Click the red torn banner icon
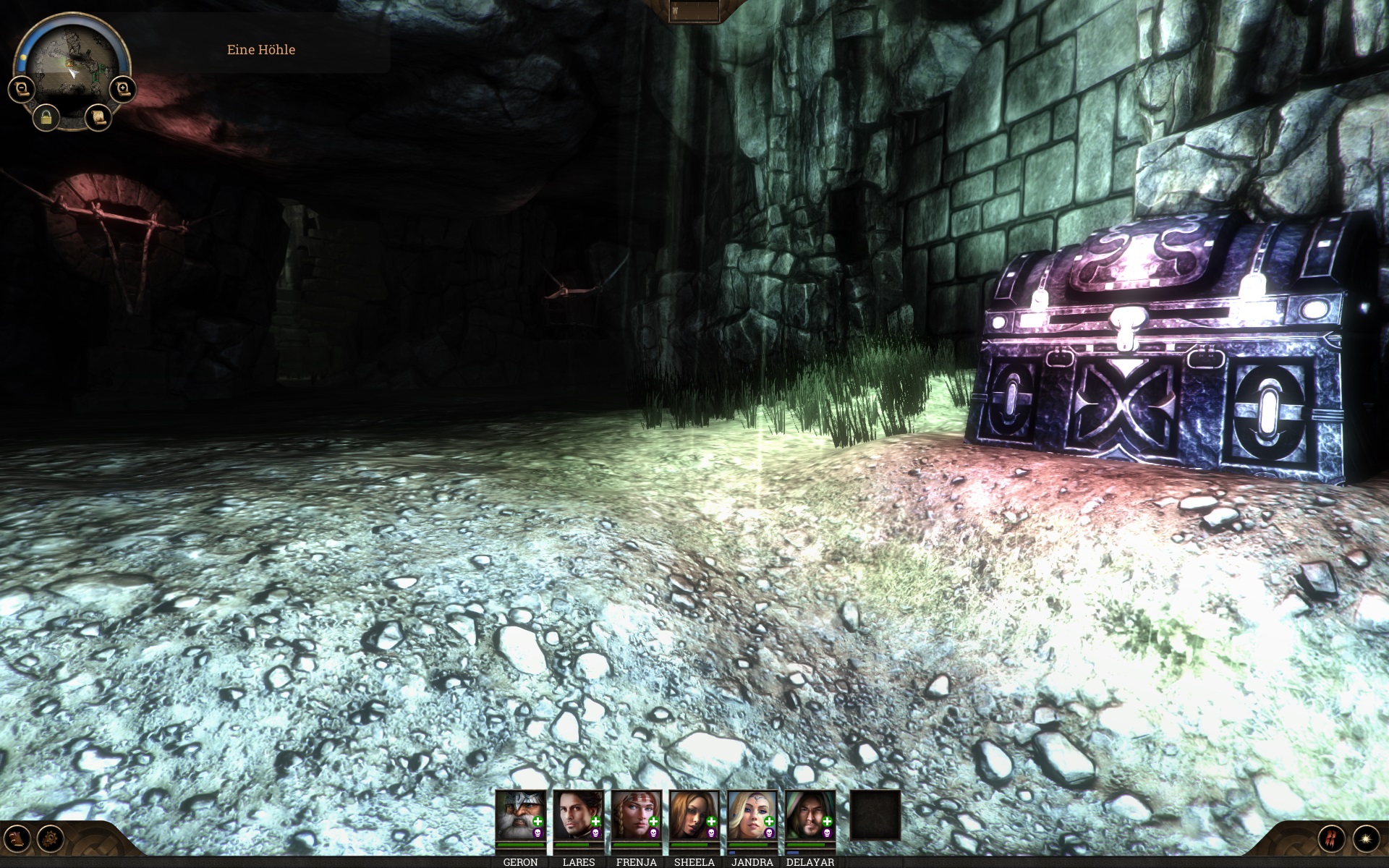 point(1331,839)
